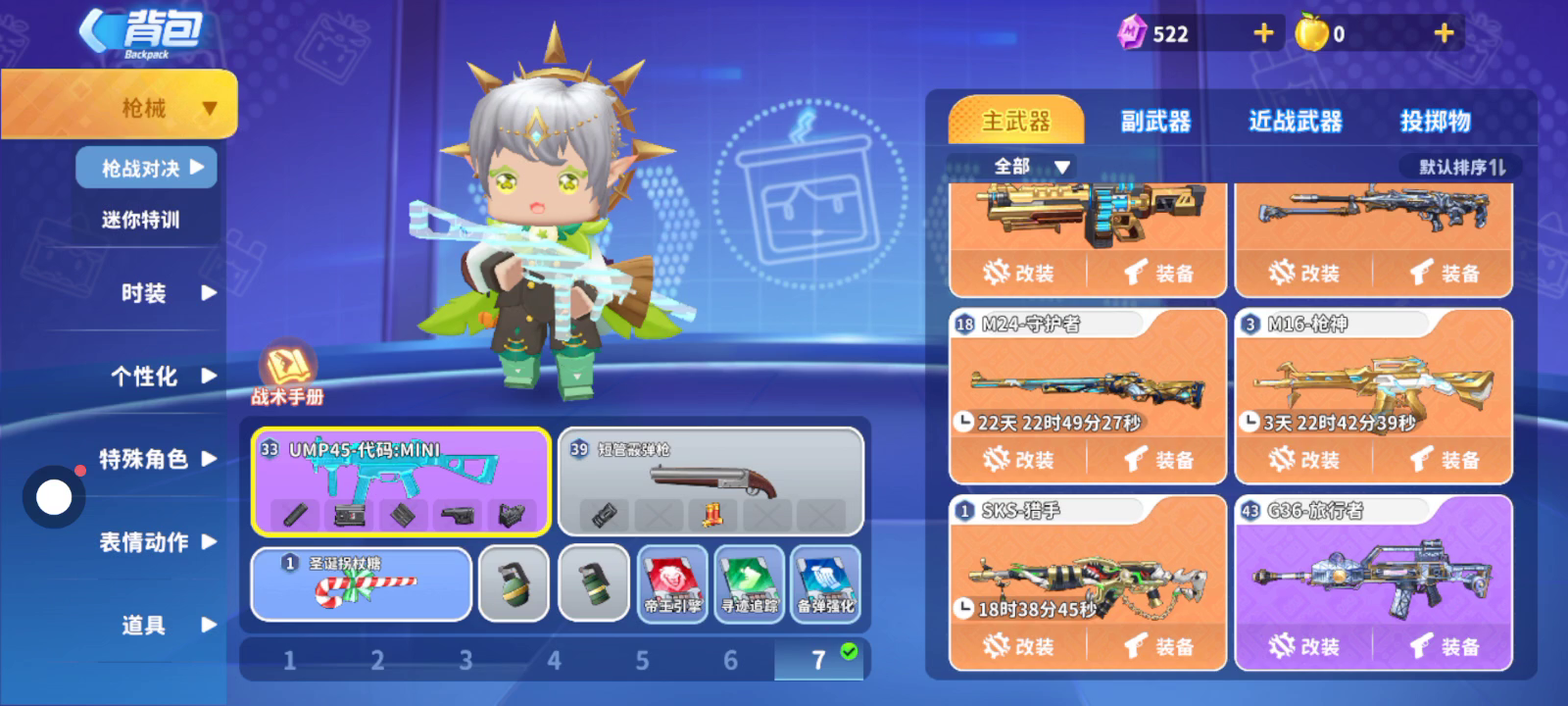The image size is (1568, 706).
Task: Equip the G36-旅行者 rifle
Action: click(1445, 646)
